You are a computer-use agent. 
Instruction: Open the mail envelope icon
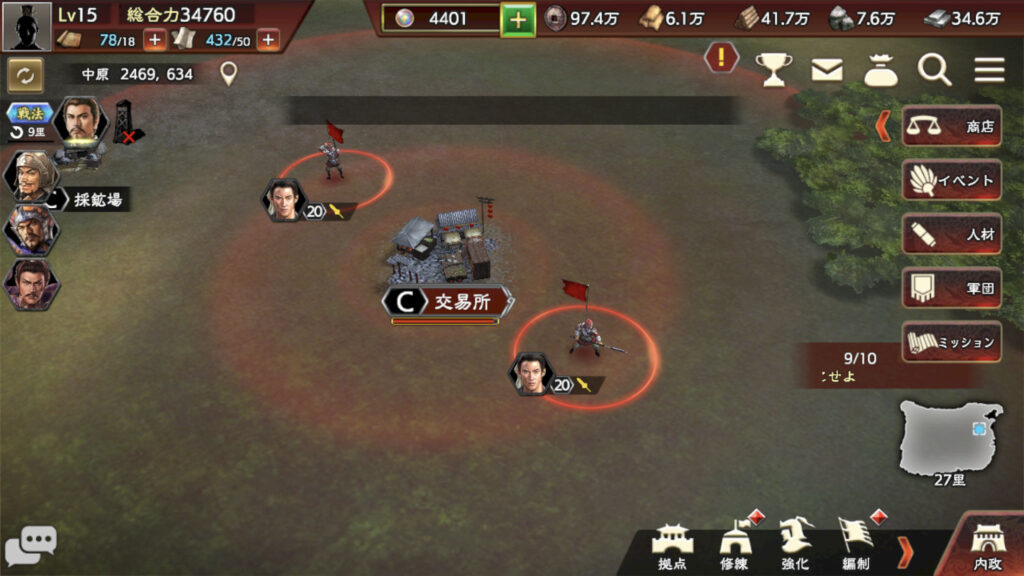point(826,69)
